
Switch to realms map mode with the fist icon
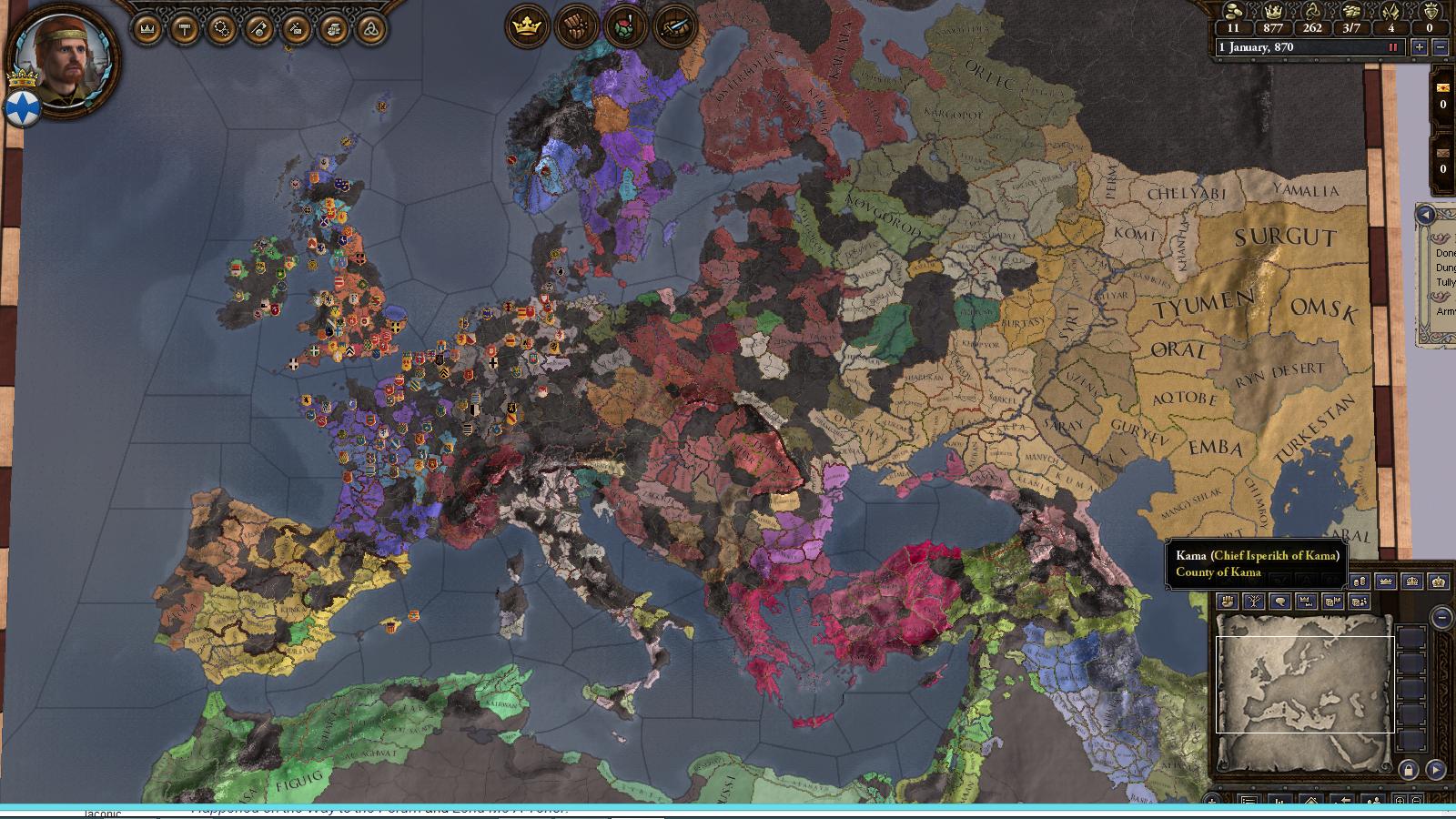tap(1228, 602)
